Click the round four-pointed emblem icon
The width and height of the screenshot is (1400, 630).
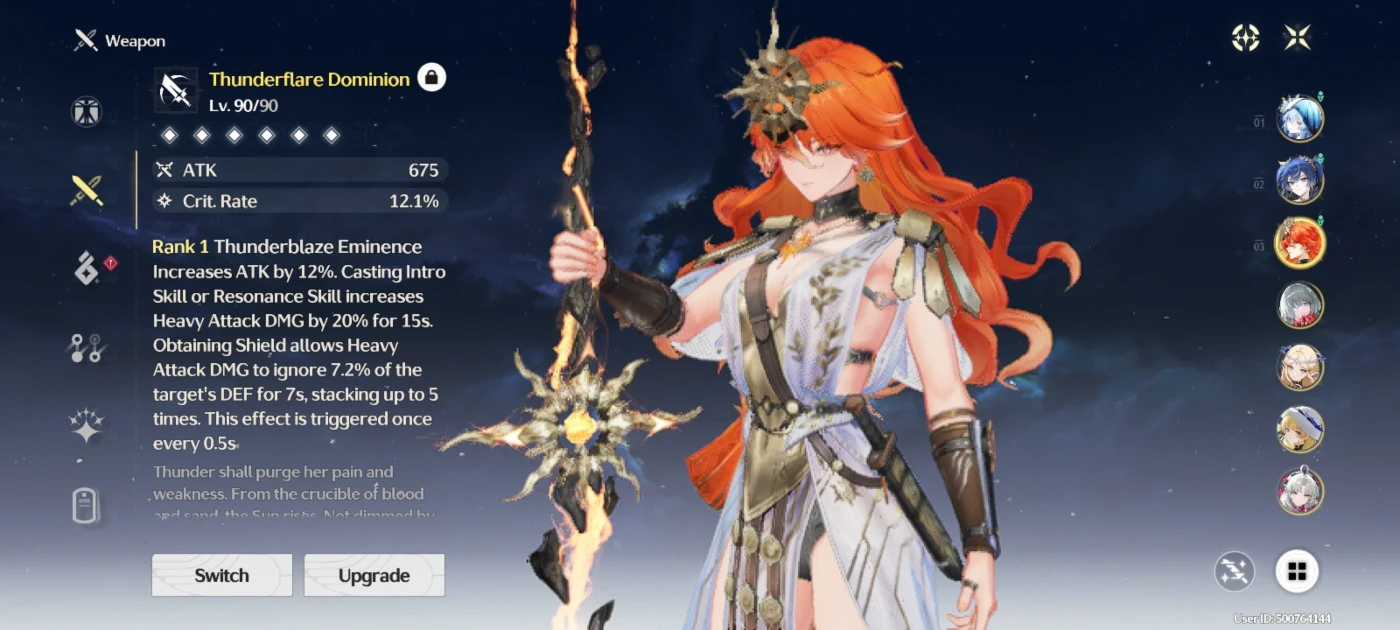(1245, 38)
